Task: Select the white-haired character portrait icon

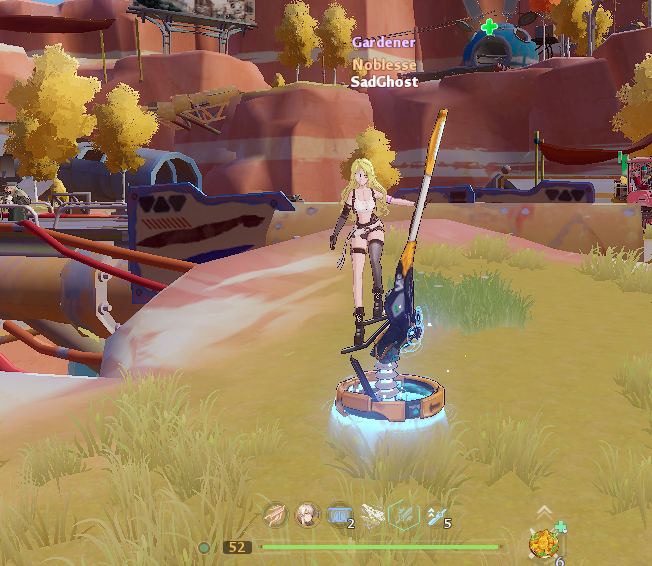Action: point(307,515)
